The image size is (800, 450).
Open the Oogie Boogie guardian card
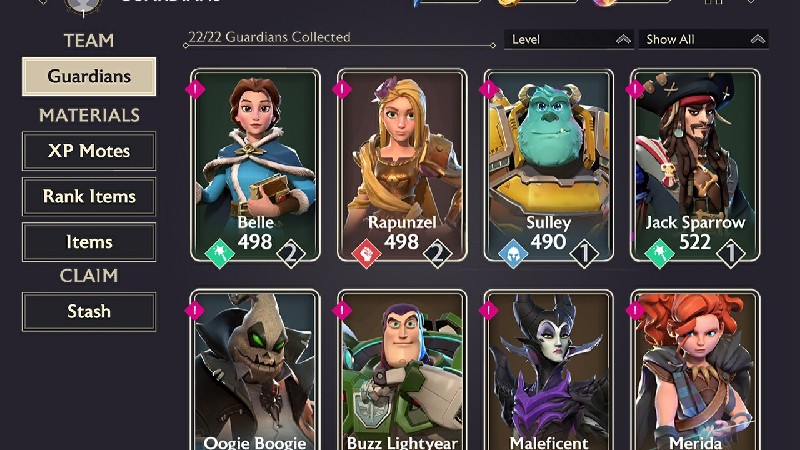(x=255, y=370)
